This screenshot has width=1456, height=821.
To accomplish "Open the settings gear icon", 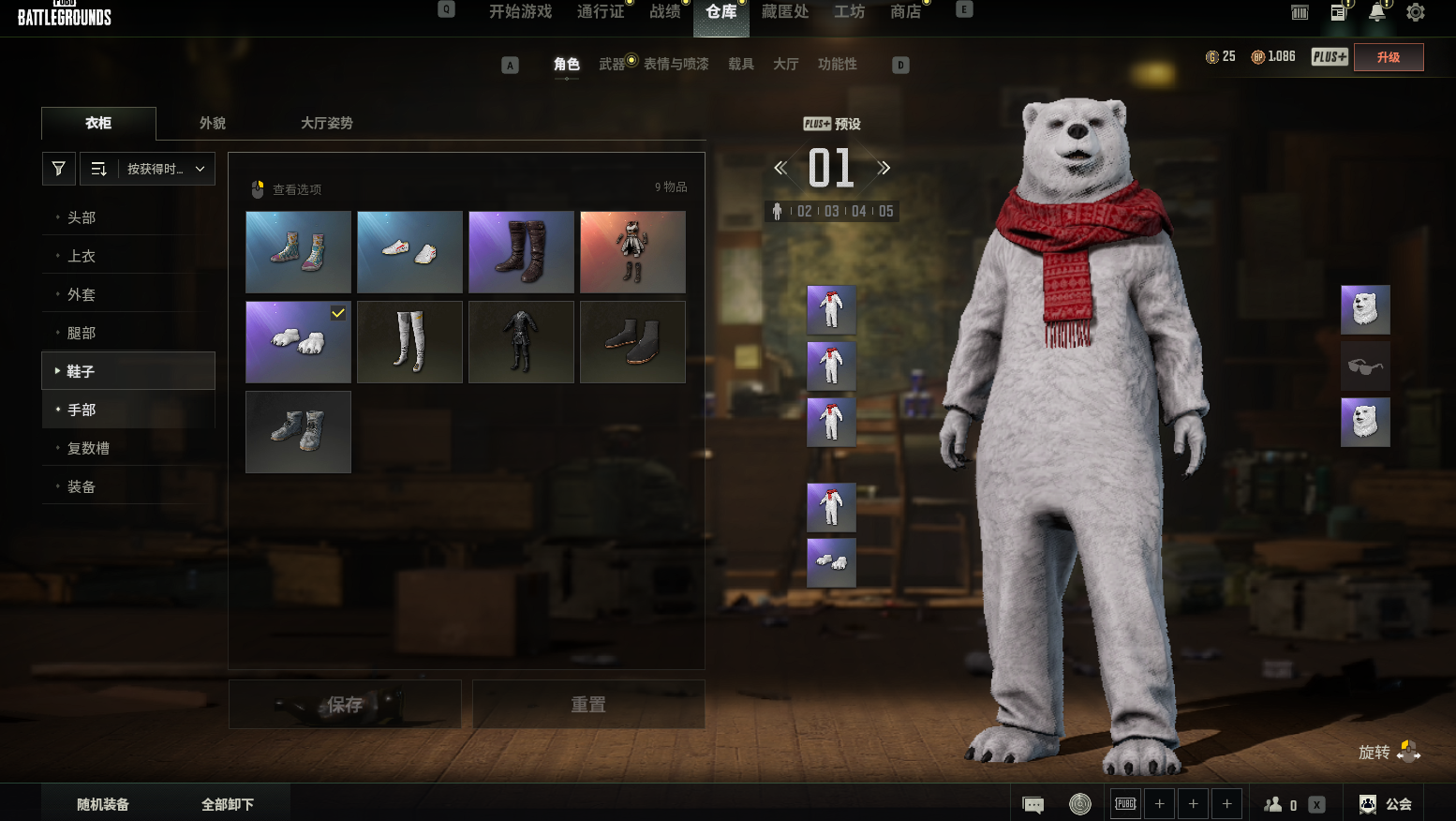I will [1415, 13].
